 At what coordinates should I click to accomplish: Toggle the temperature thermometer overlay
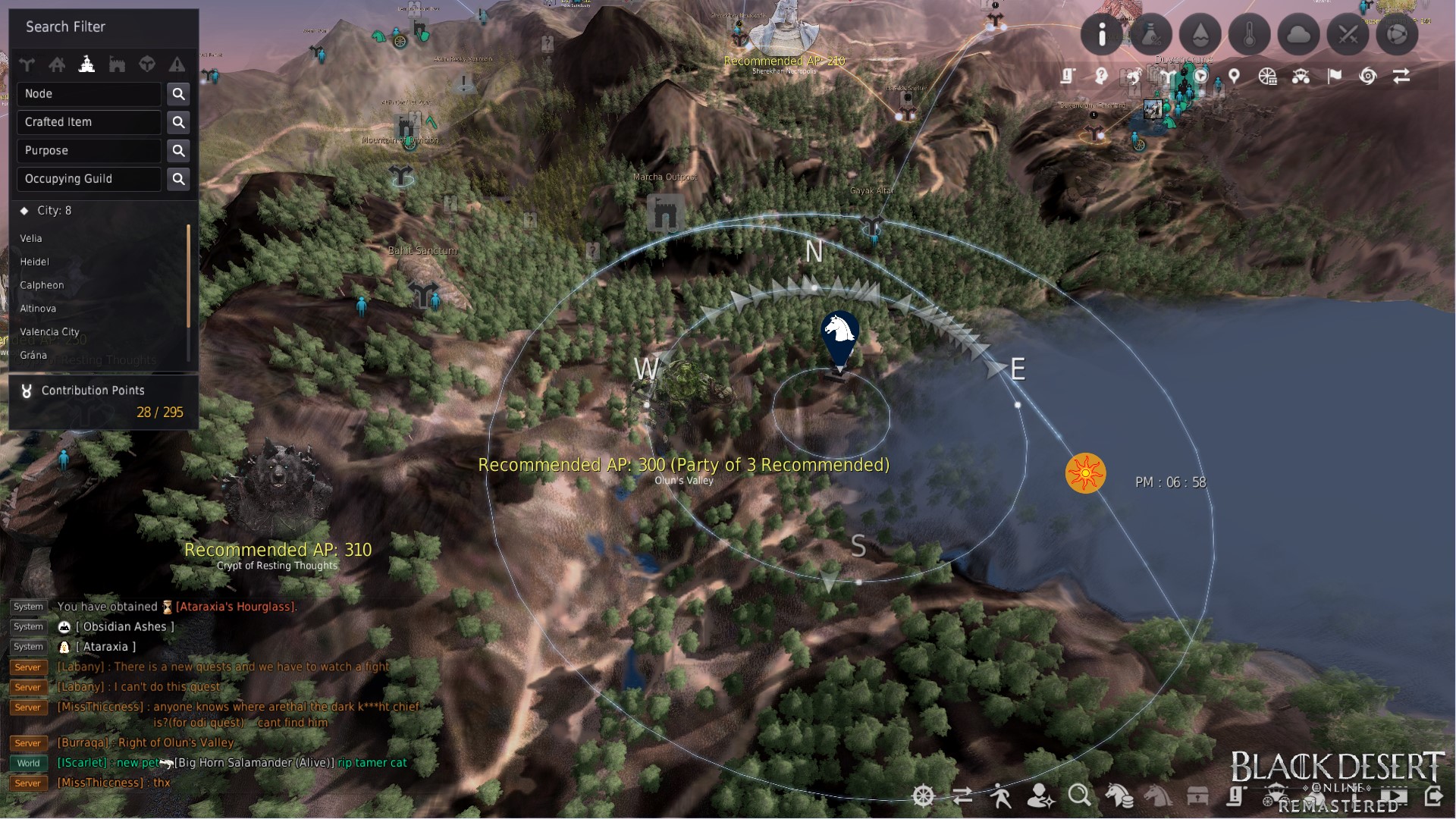(1250, 34)
